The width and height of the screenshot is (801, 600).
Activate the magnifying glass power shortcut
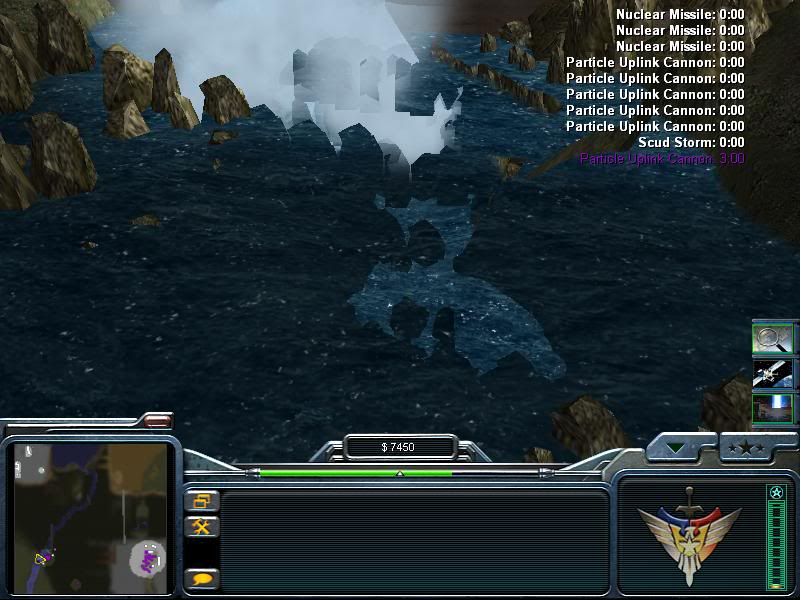772,339
